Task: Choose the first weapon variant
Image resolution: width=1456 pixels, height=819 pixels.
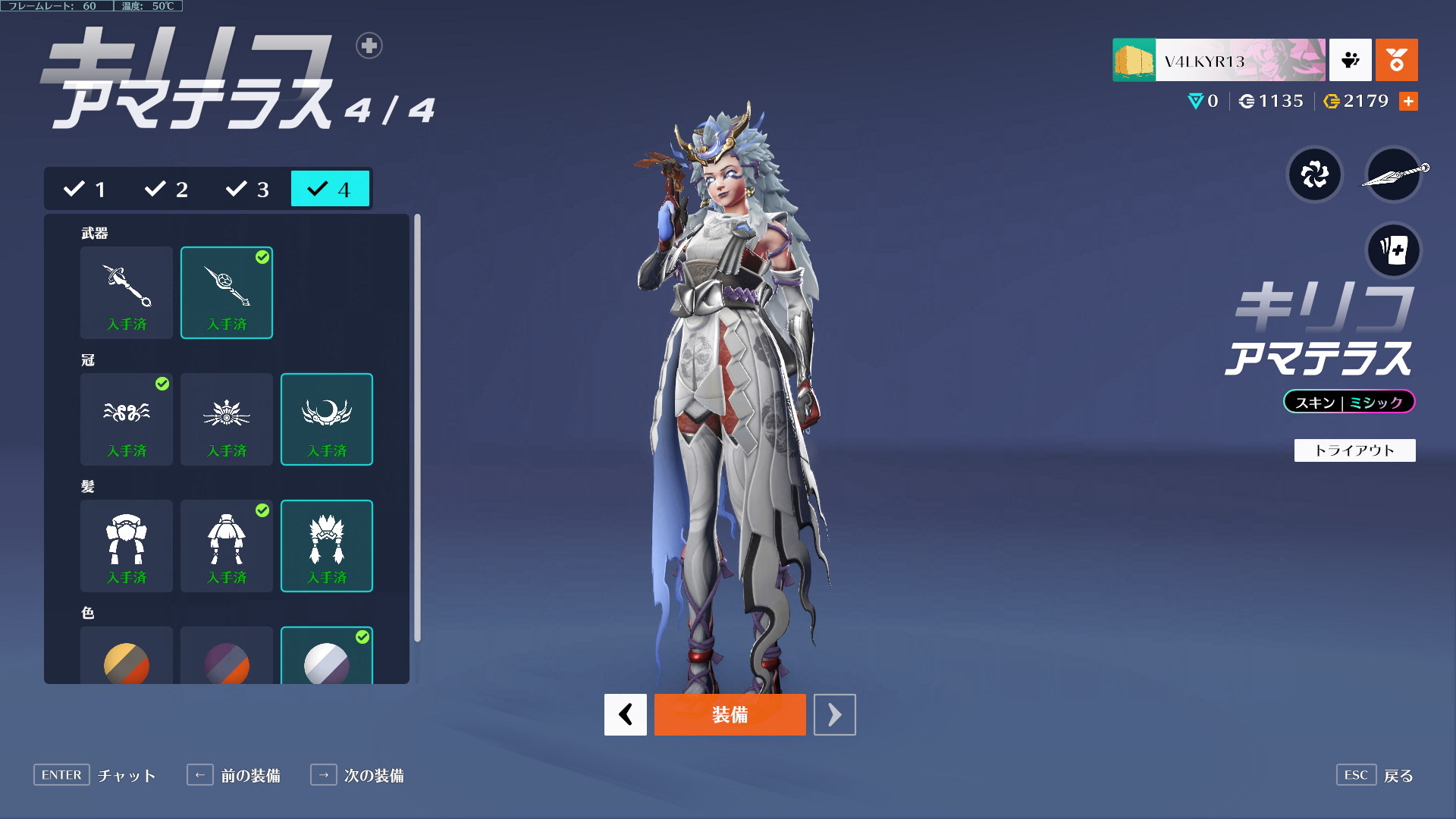Action: pyautogui.click(x=127, y=292)
